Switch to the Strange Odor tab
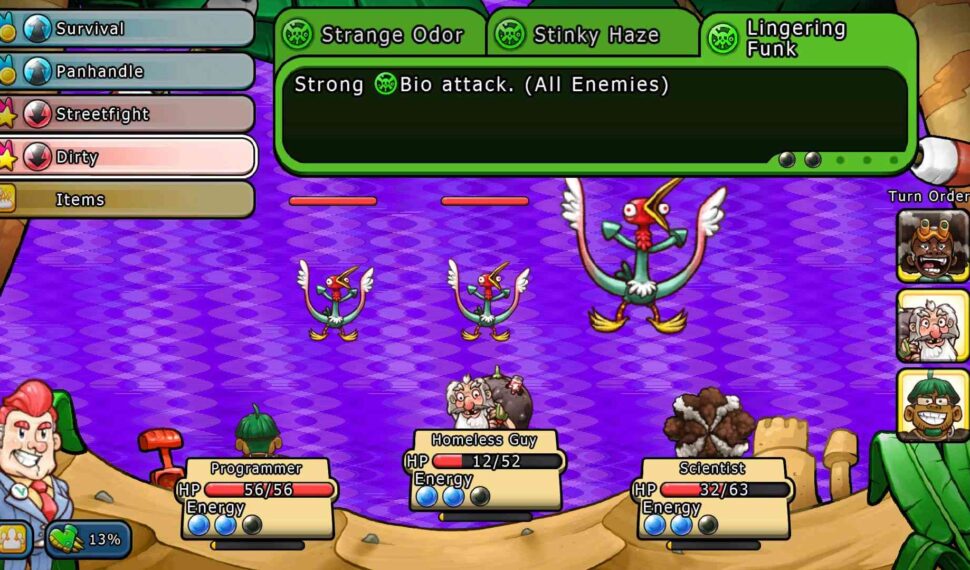The image size is (970, 570). [381, 36]
